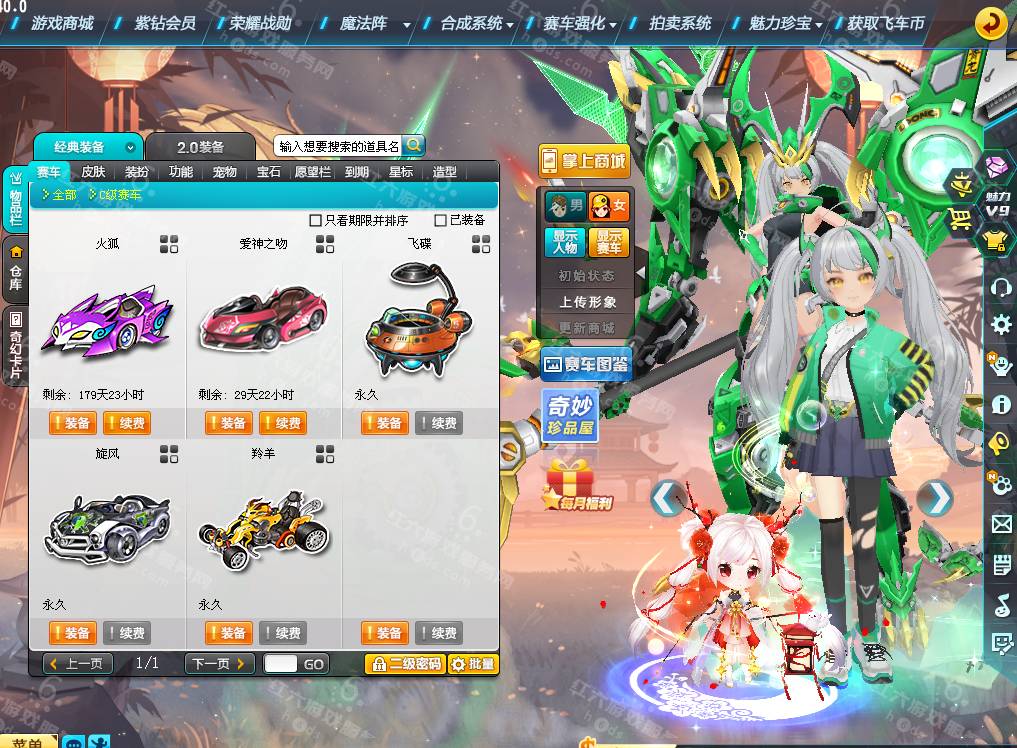Click the yellow back arrow button
Screen dimensions: 1017x748
pyautogui.click(x=990, y=23)
